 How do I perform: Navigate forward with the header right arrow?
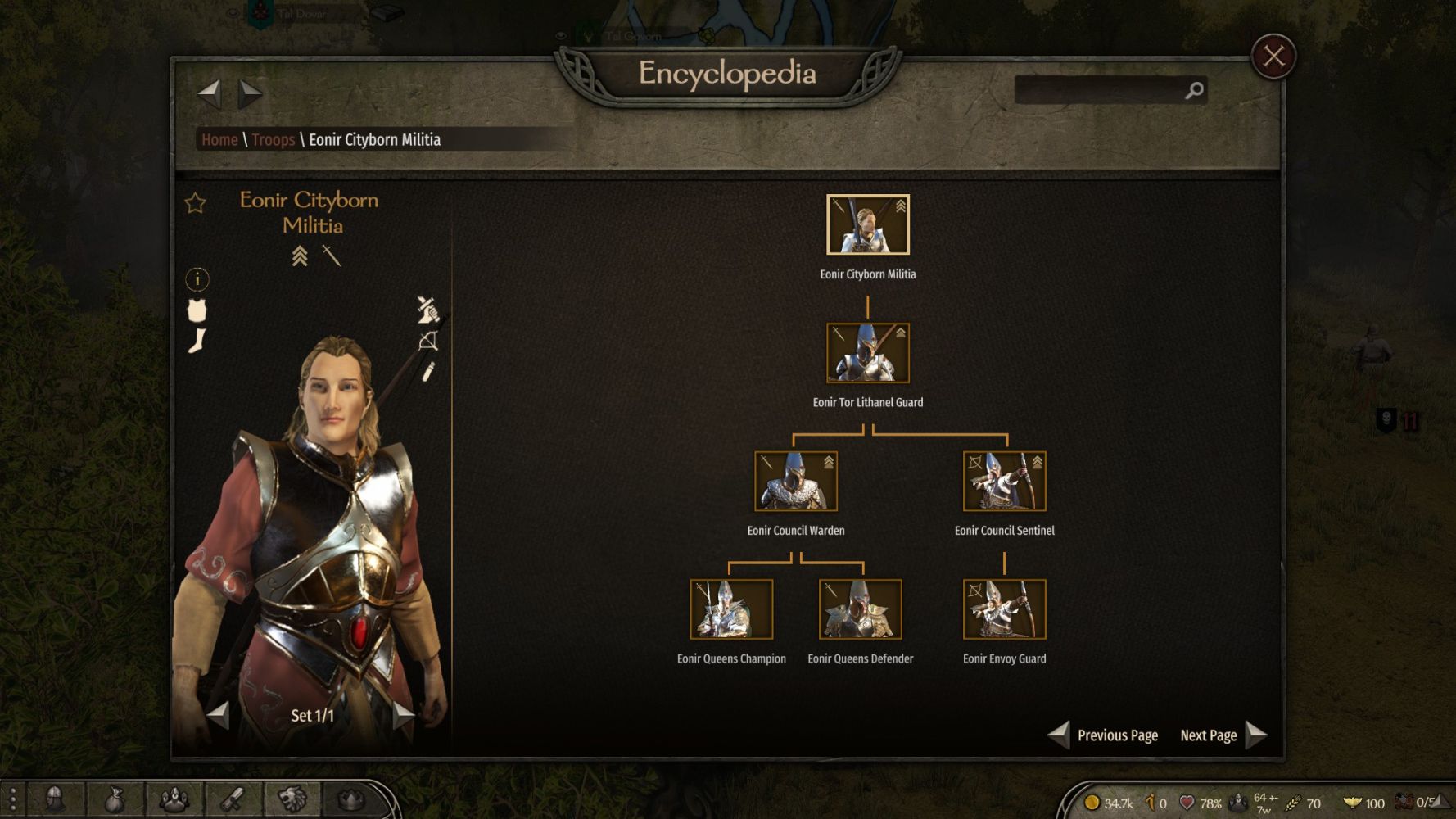250,93
